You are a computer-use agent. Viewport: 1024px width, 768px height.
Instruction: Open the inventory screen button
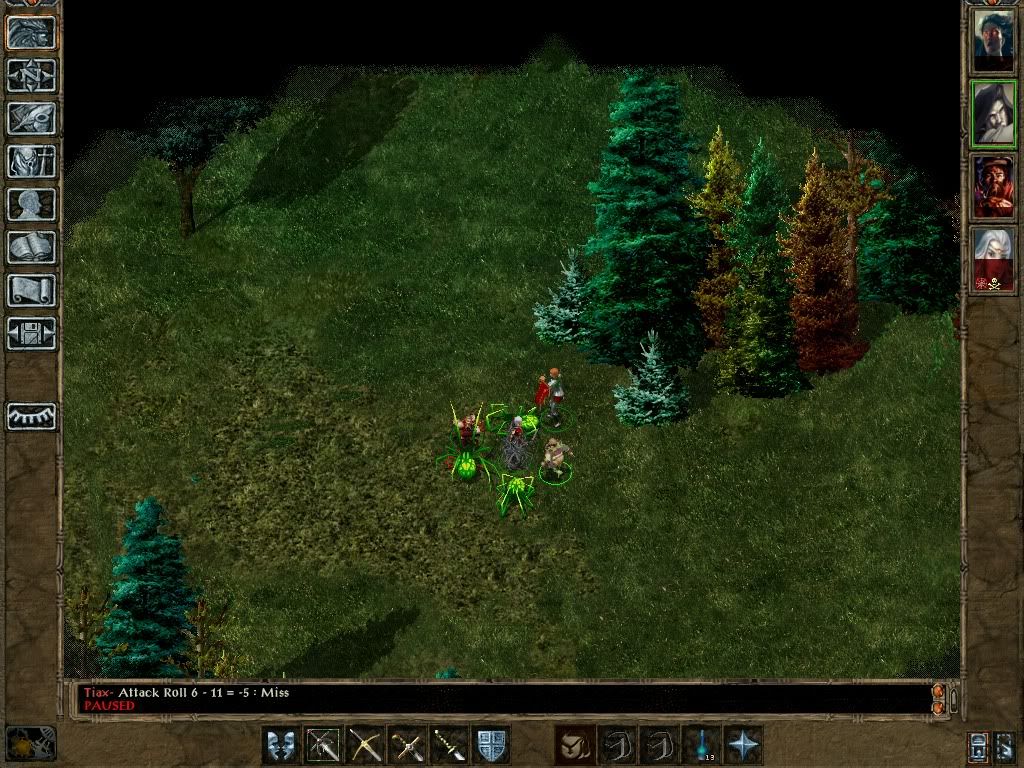click(x=32, y=161)
